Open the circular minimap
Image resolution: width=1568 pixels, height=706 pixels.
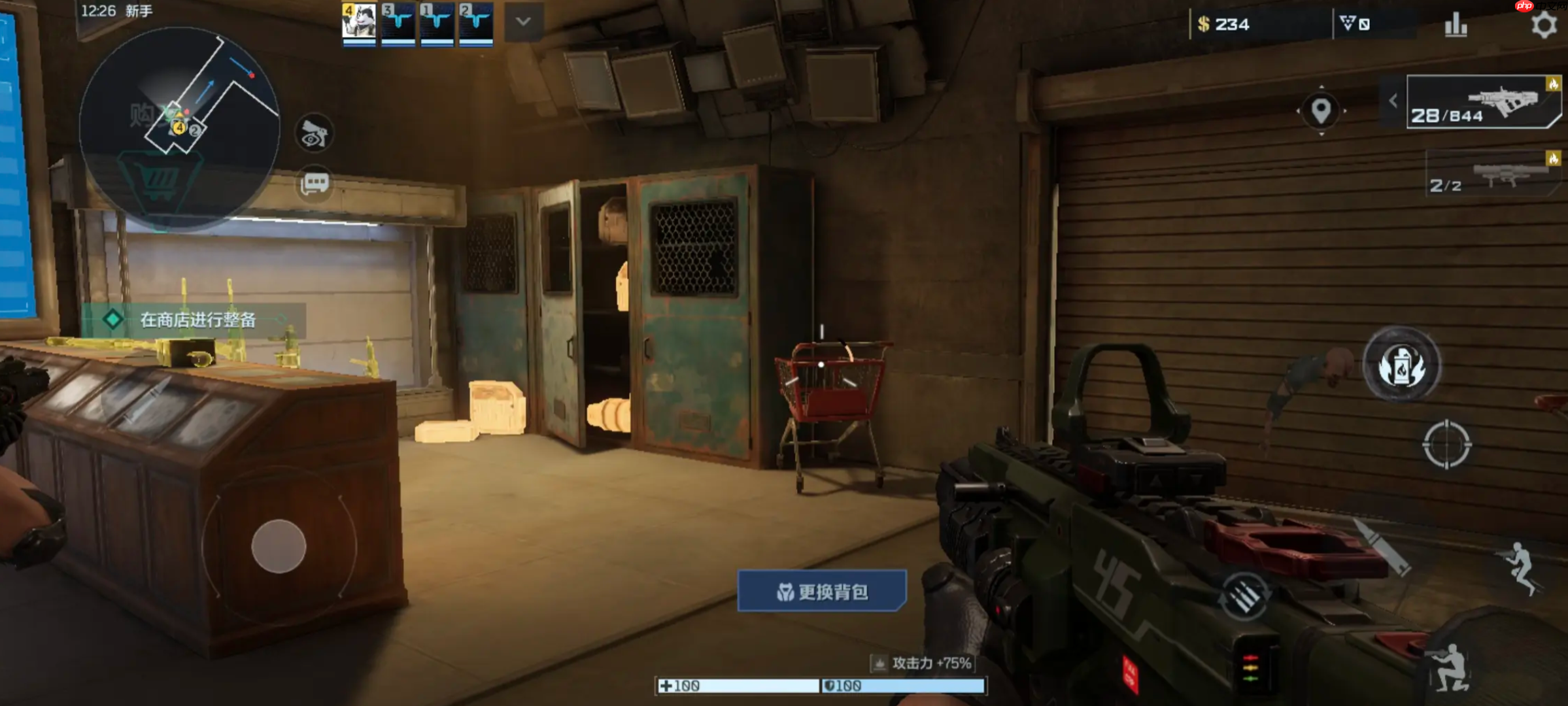click(x=180, y=127)
